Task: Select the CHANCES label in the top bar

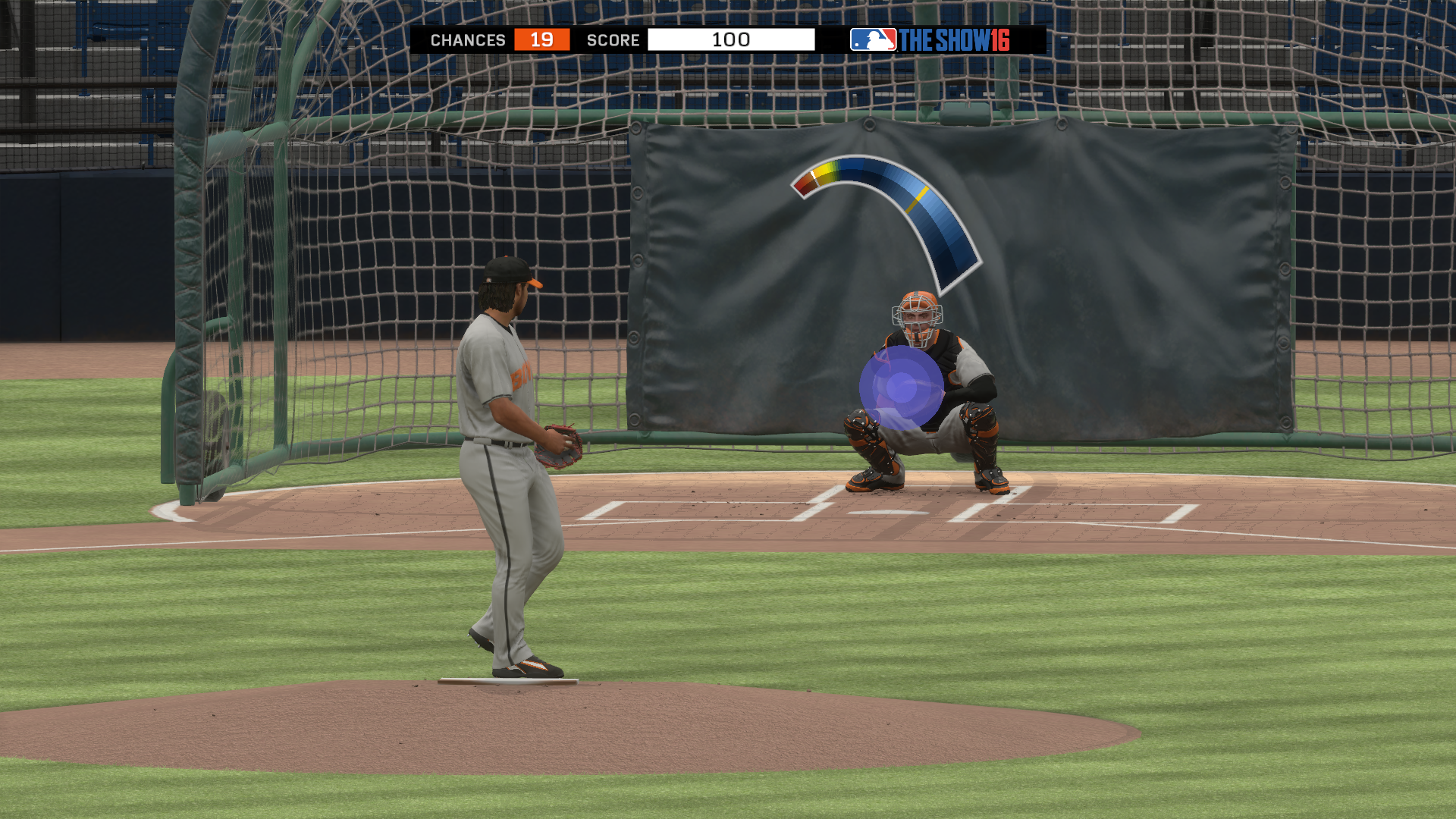Action: point(468,40)
